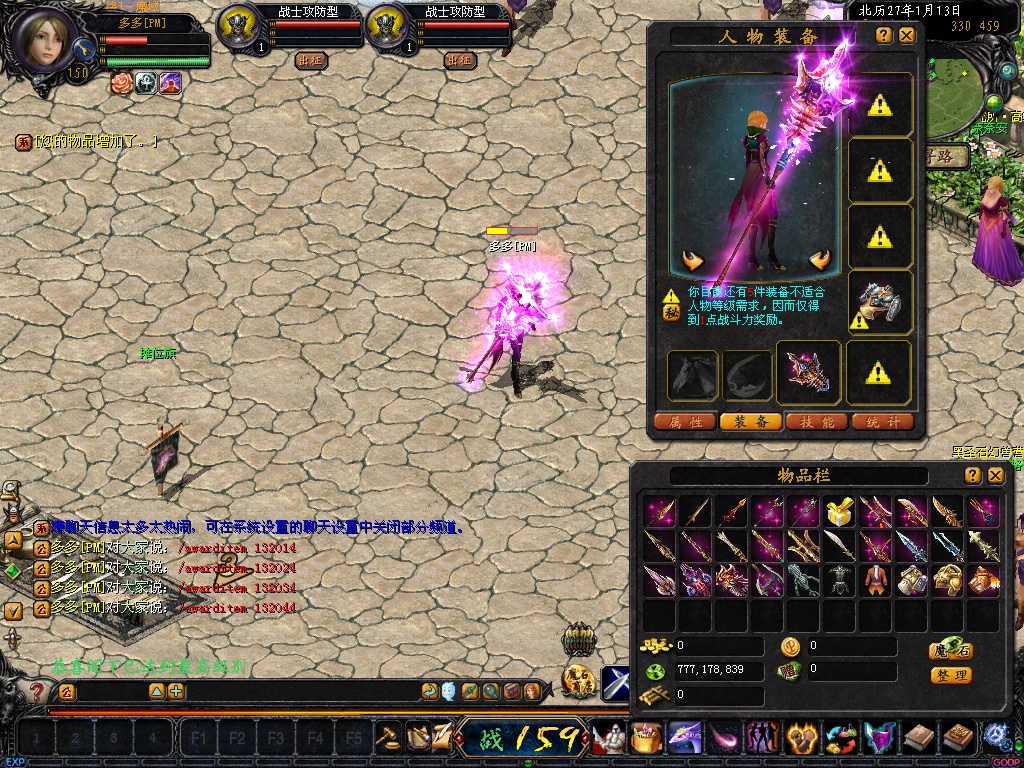
Task: Select the equipped armored gauntlet slot
Action: tap(880, 301)
